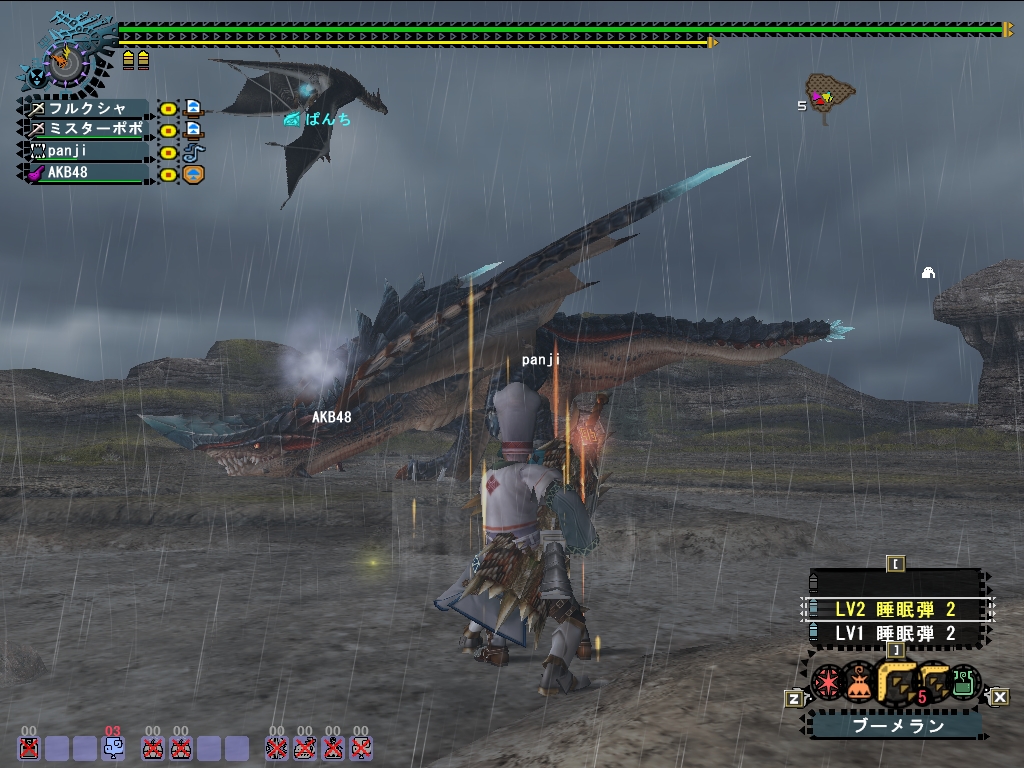1024x768 pixels.
Task: Click the ブーメラン item name label
Action: [x=897, y=726]
